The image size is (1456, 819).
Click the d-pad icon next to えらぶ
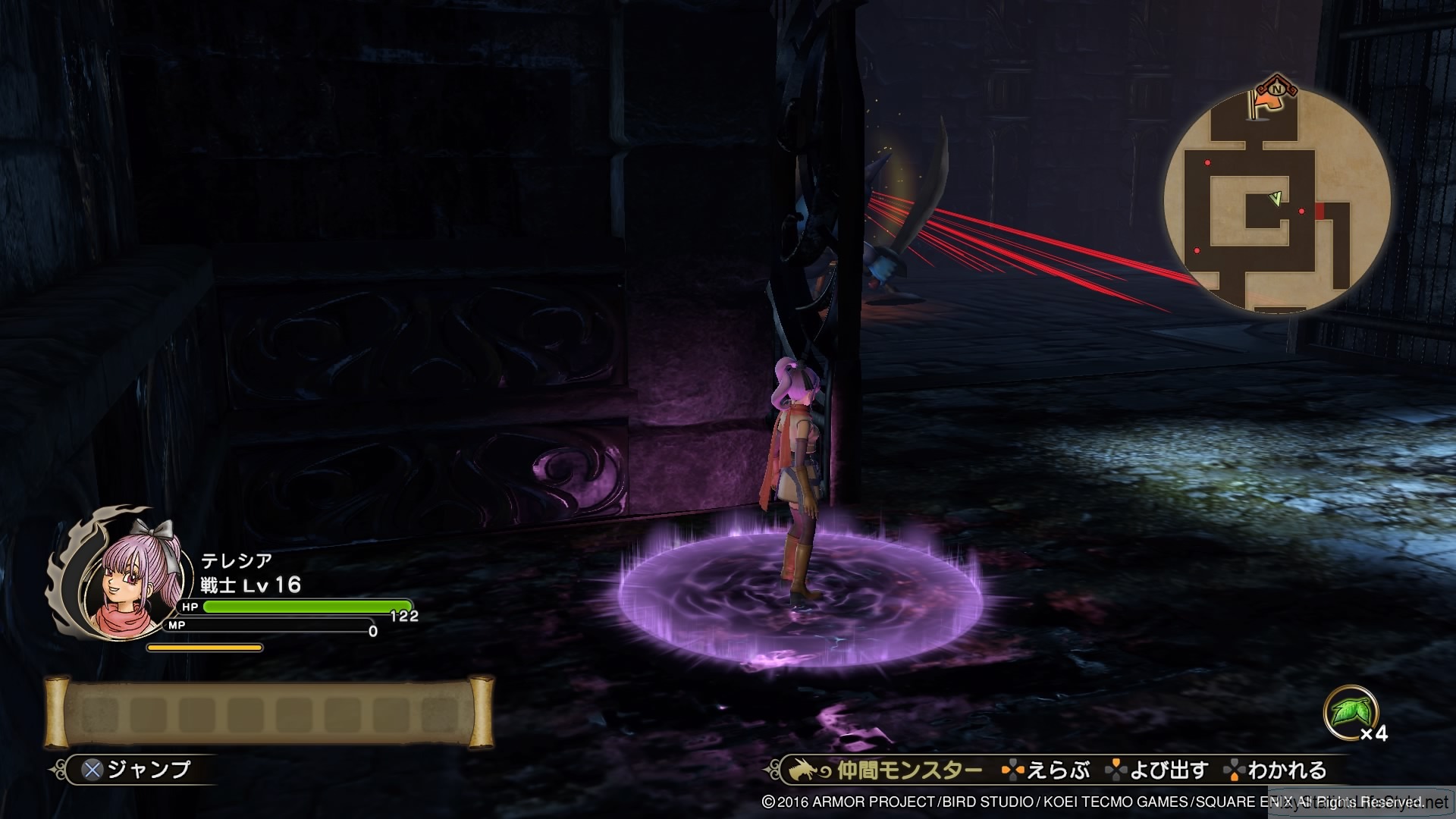[x=1012, y=770]
